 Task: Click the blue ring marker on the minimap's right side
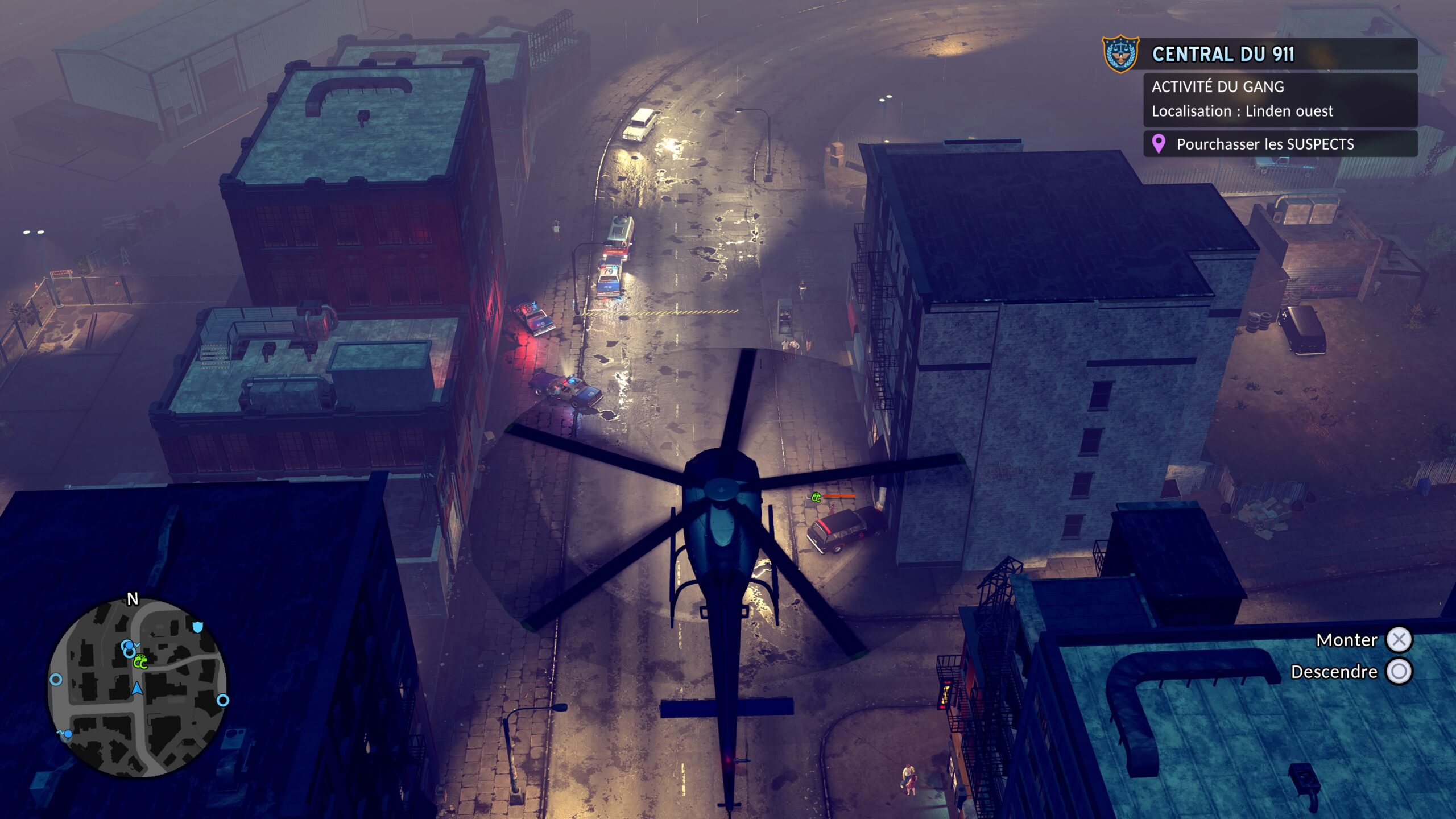[x=222, y=701]
